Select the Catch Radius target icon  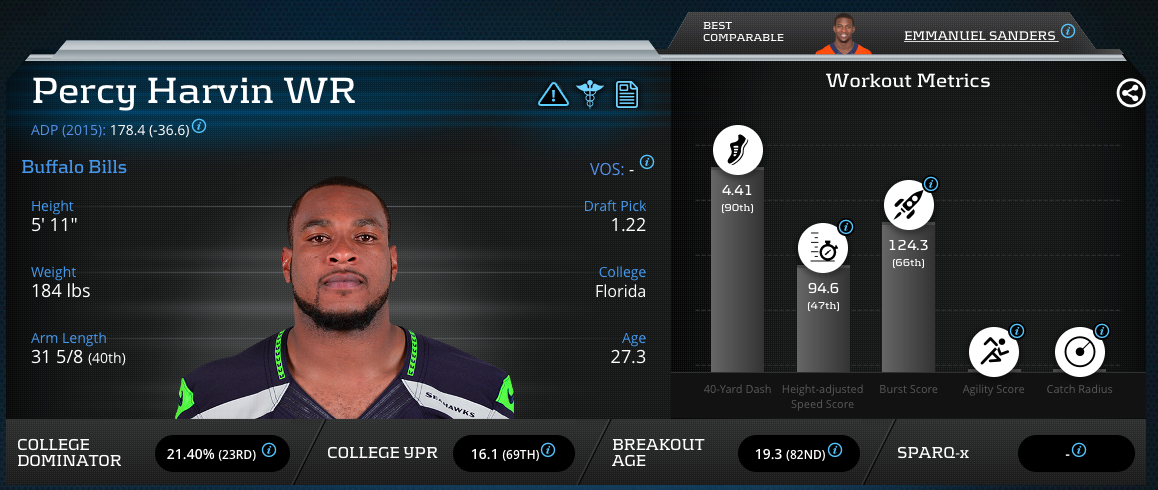pos(1079,351)
